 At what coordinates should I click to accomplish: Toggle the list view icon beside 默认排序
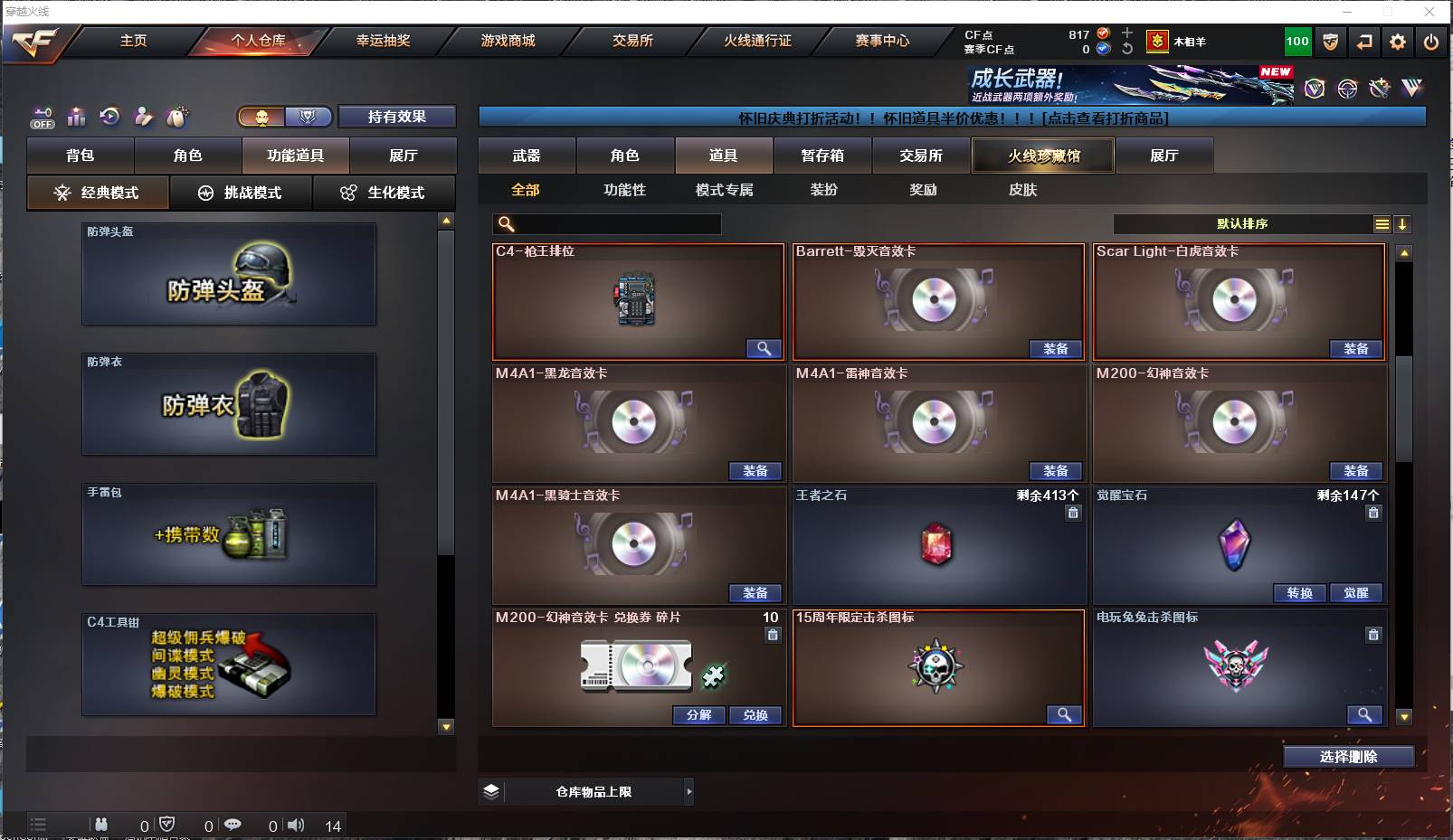[1382, 223]
